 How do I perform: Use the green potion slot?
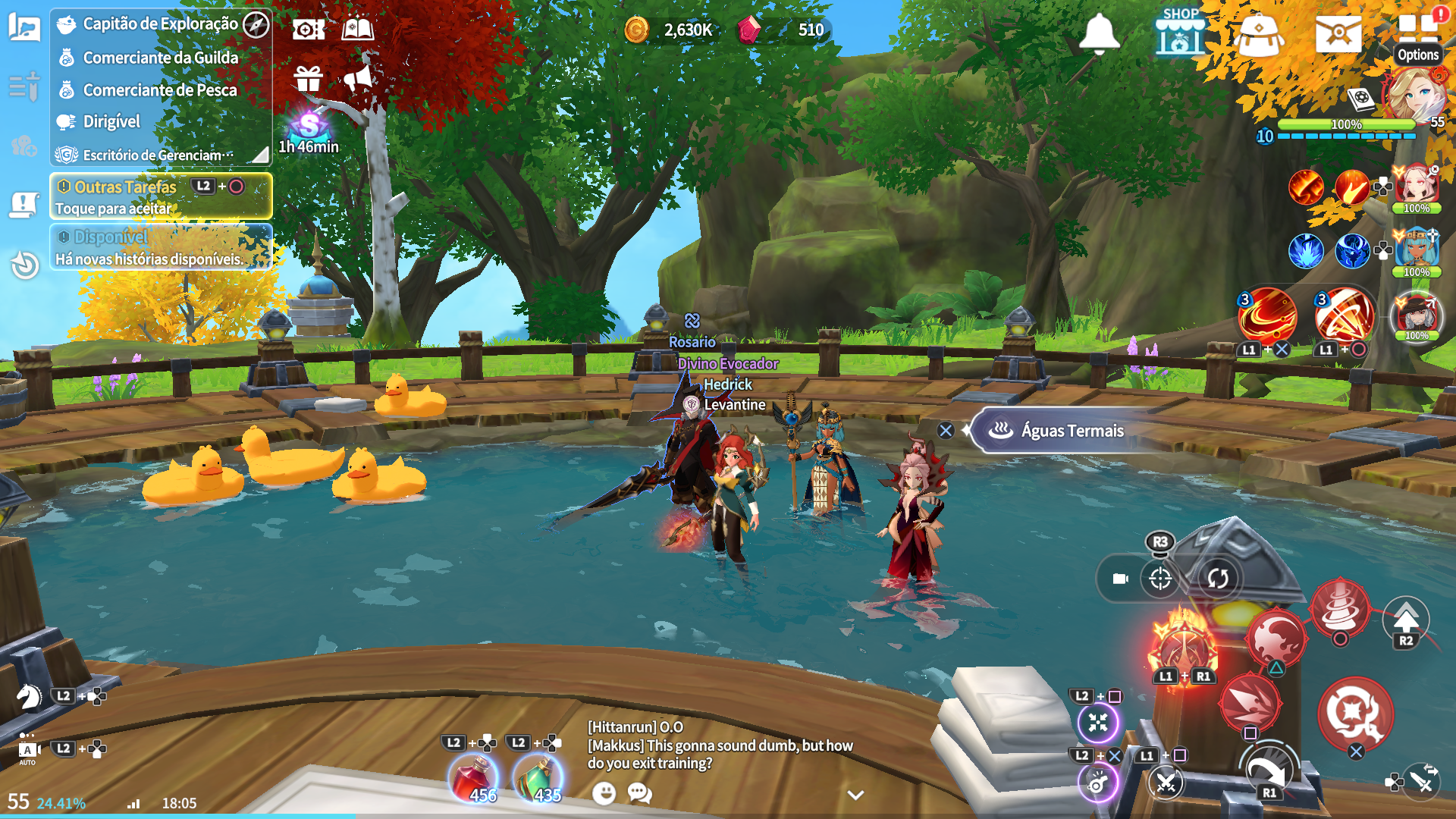pos(538,779)
